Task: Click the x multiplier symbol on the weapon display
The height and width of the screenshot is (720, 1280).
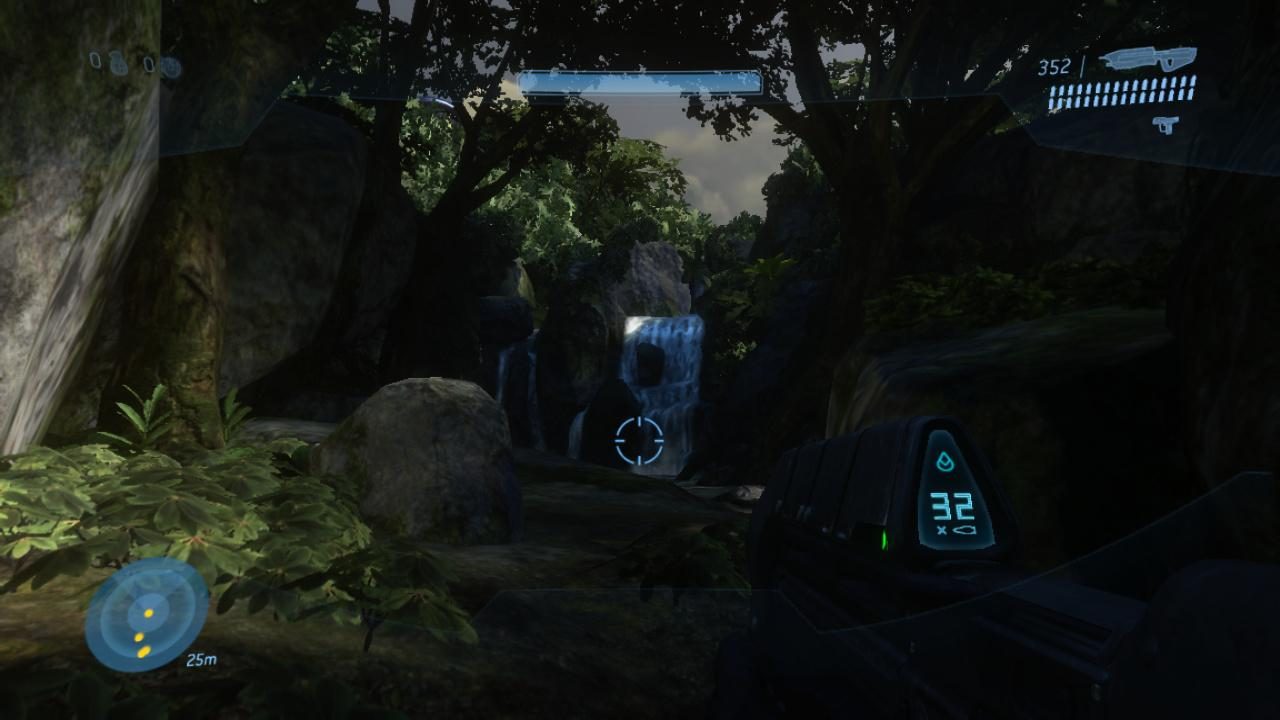Action: (x=942, y=531)
